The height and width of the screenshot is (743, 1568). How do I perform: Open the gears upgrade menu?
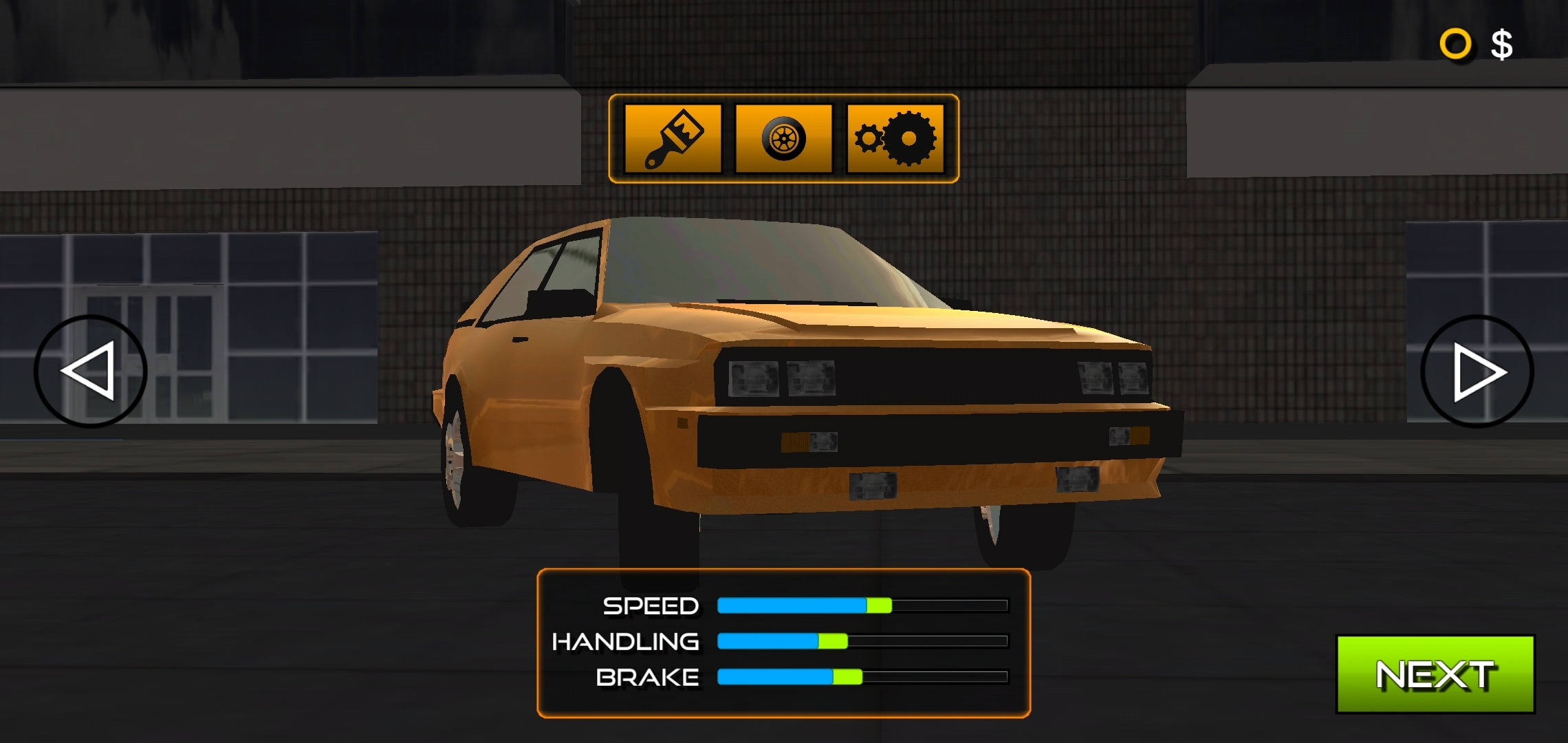pyautogui.click(x=895, y=139)
